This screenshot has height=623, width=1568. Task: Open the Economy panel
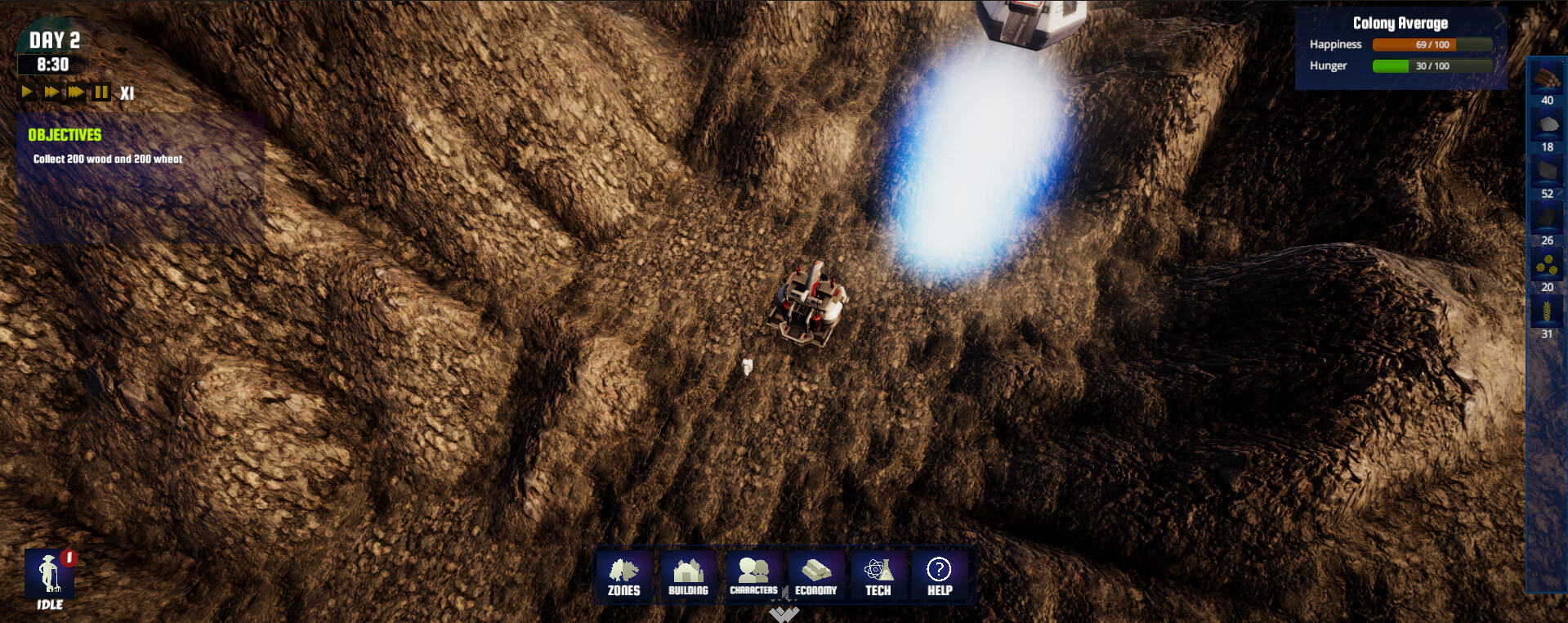click(816, 576)
